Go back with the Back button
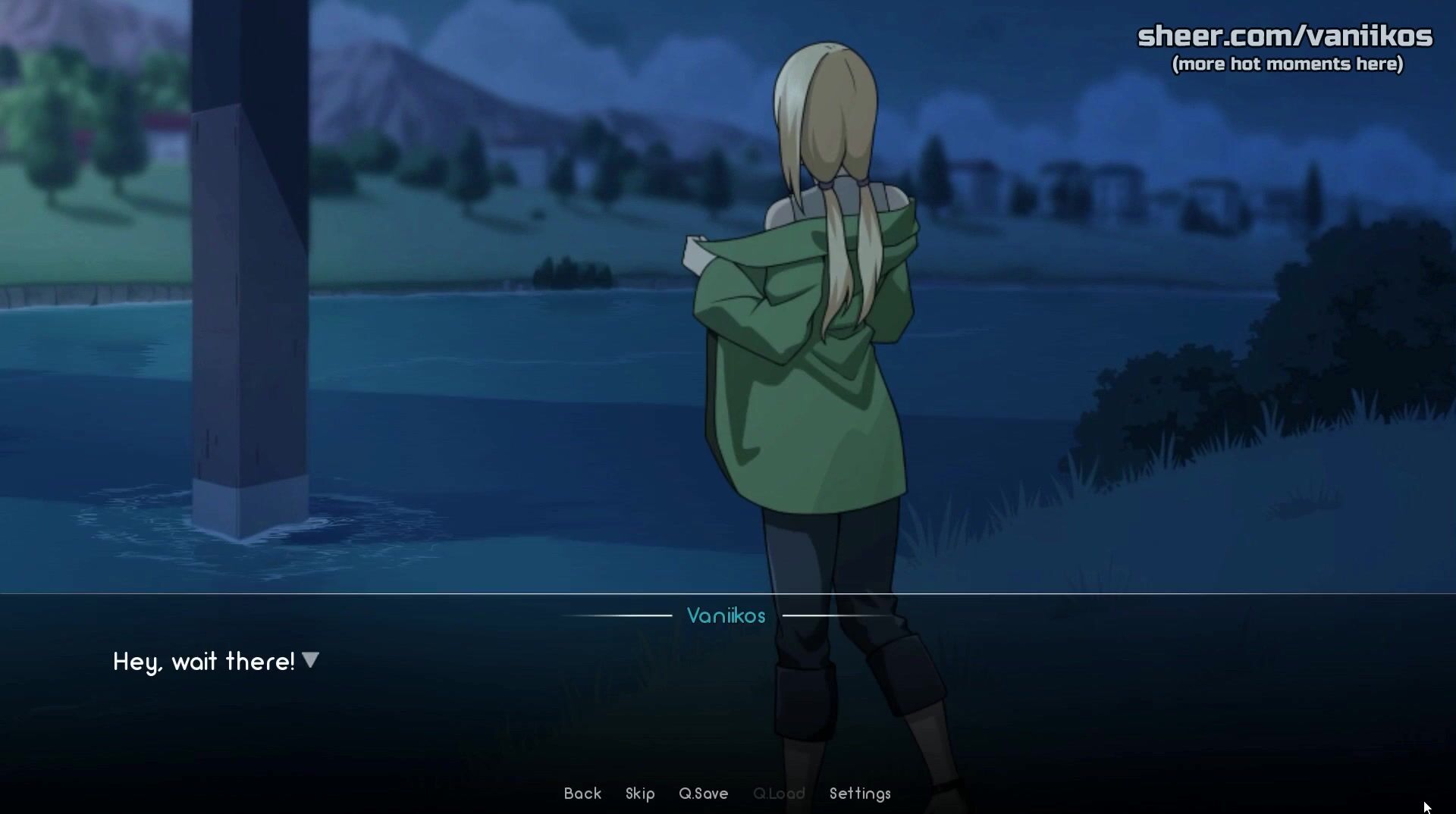Viewport: 1456px width, 814px height. [x=582, y=794]
